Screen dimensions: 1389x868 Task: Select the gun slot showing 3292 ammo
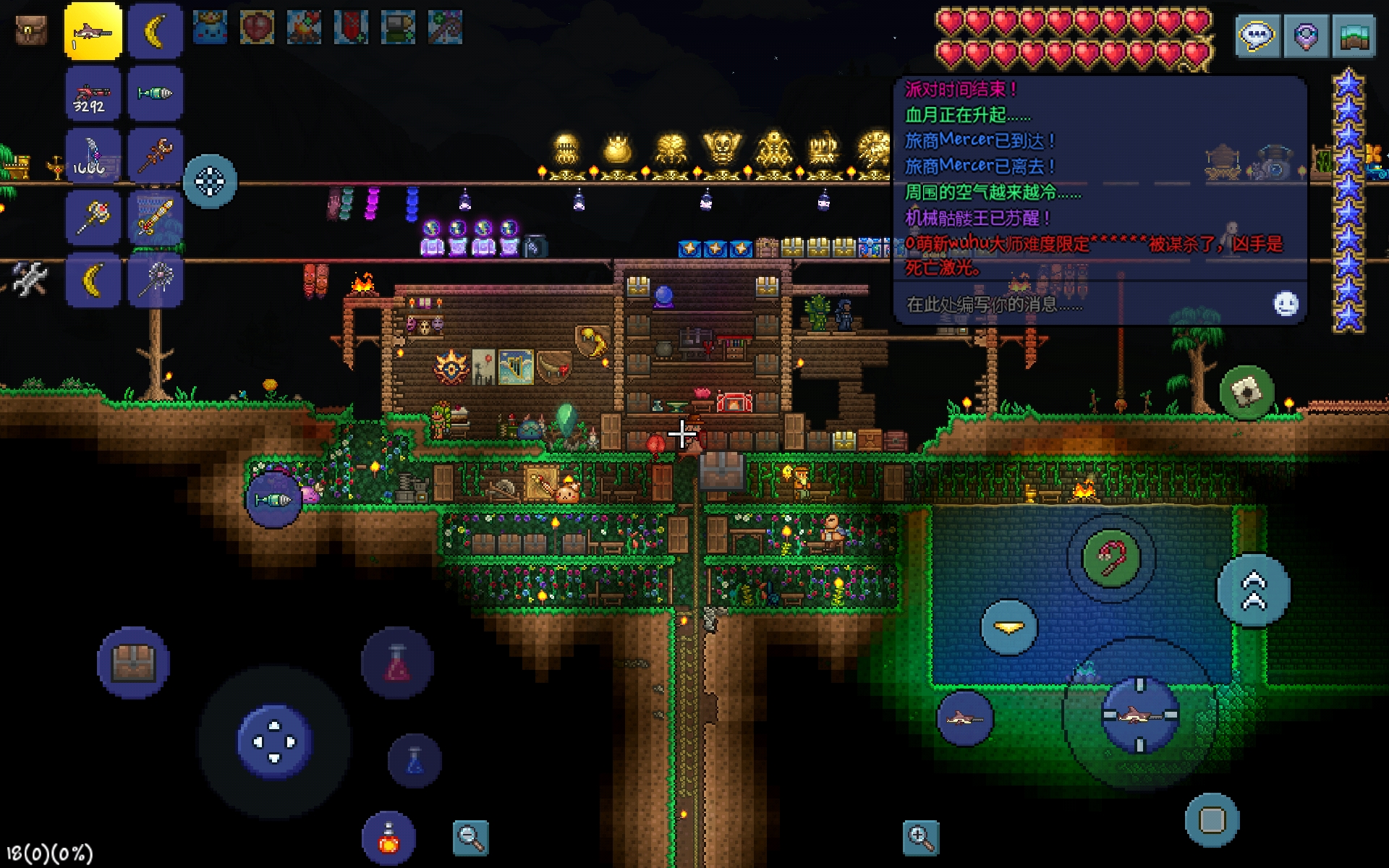[x=93, y=94]
